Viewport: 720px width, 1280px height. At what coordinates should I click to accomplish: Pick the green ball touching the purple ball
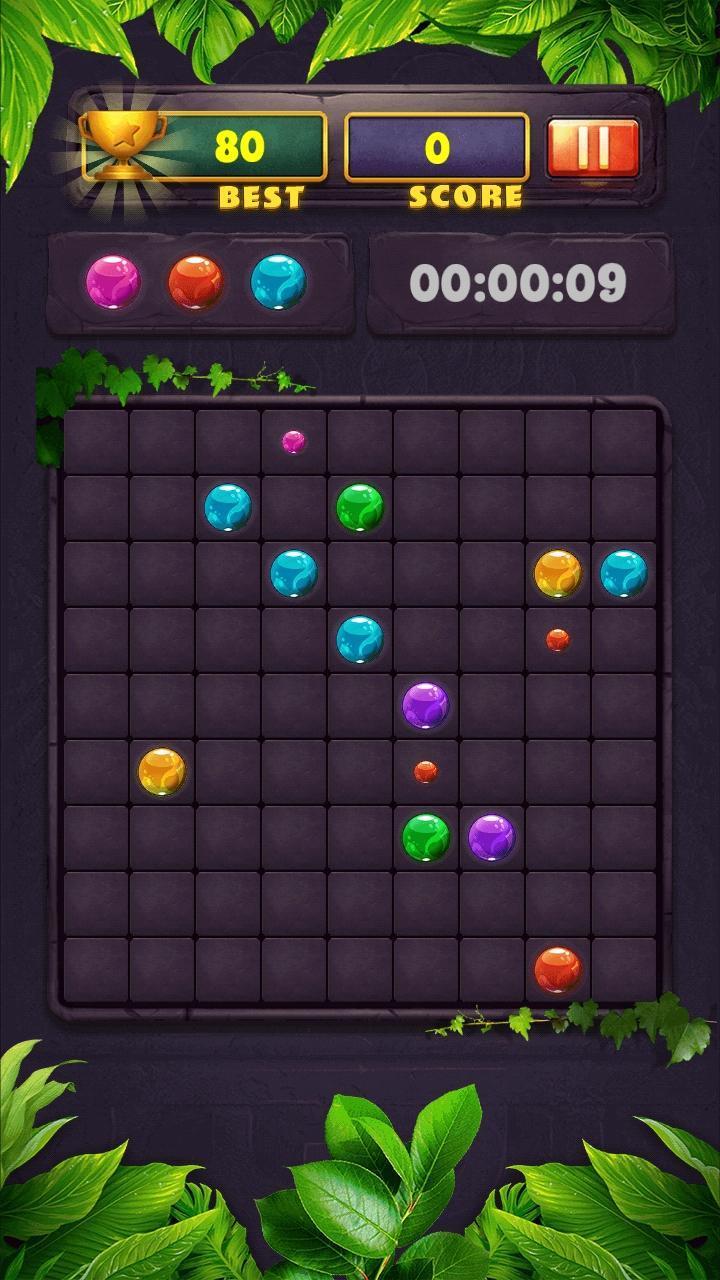click(x=426, y=837)
